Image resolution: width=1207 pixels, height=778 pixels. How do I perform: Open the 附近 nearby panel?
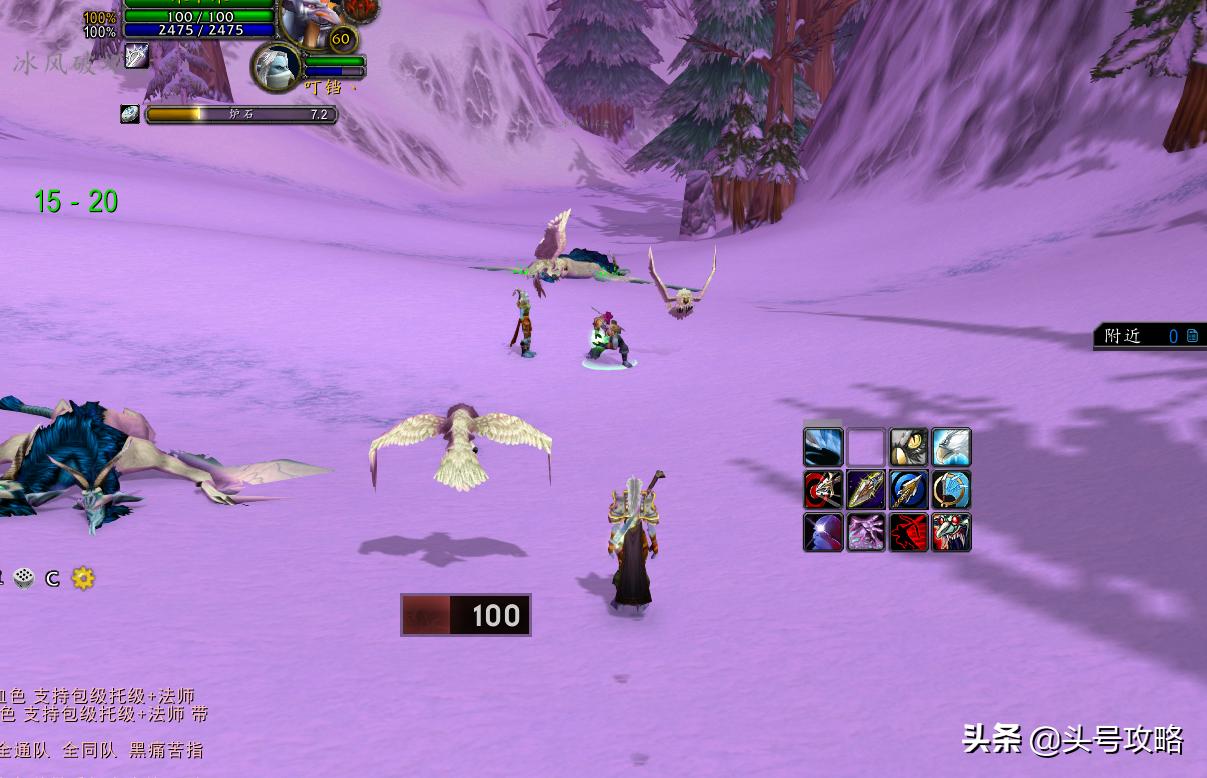pyautogui.click(x=1149, y=336)
